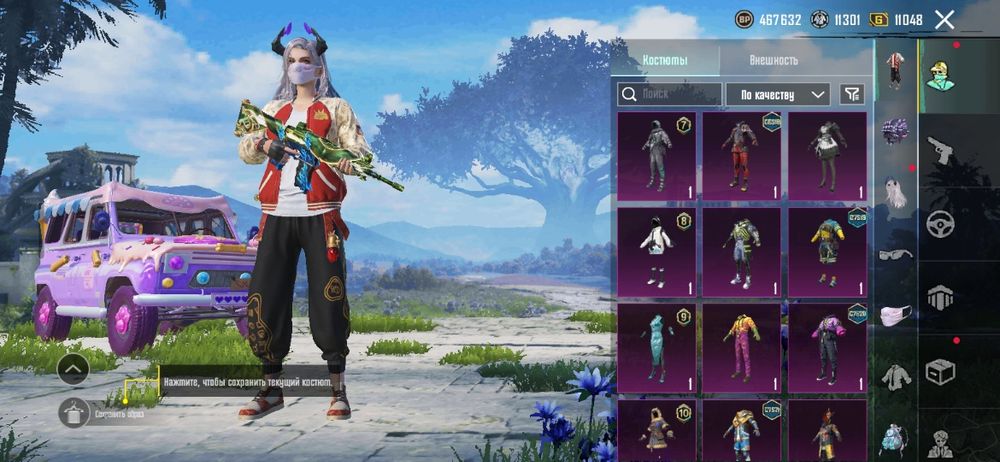This screenshot has width=1000, height=462.
Task: Expand the up-arrow circle button
Action: 73,370
